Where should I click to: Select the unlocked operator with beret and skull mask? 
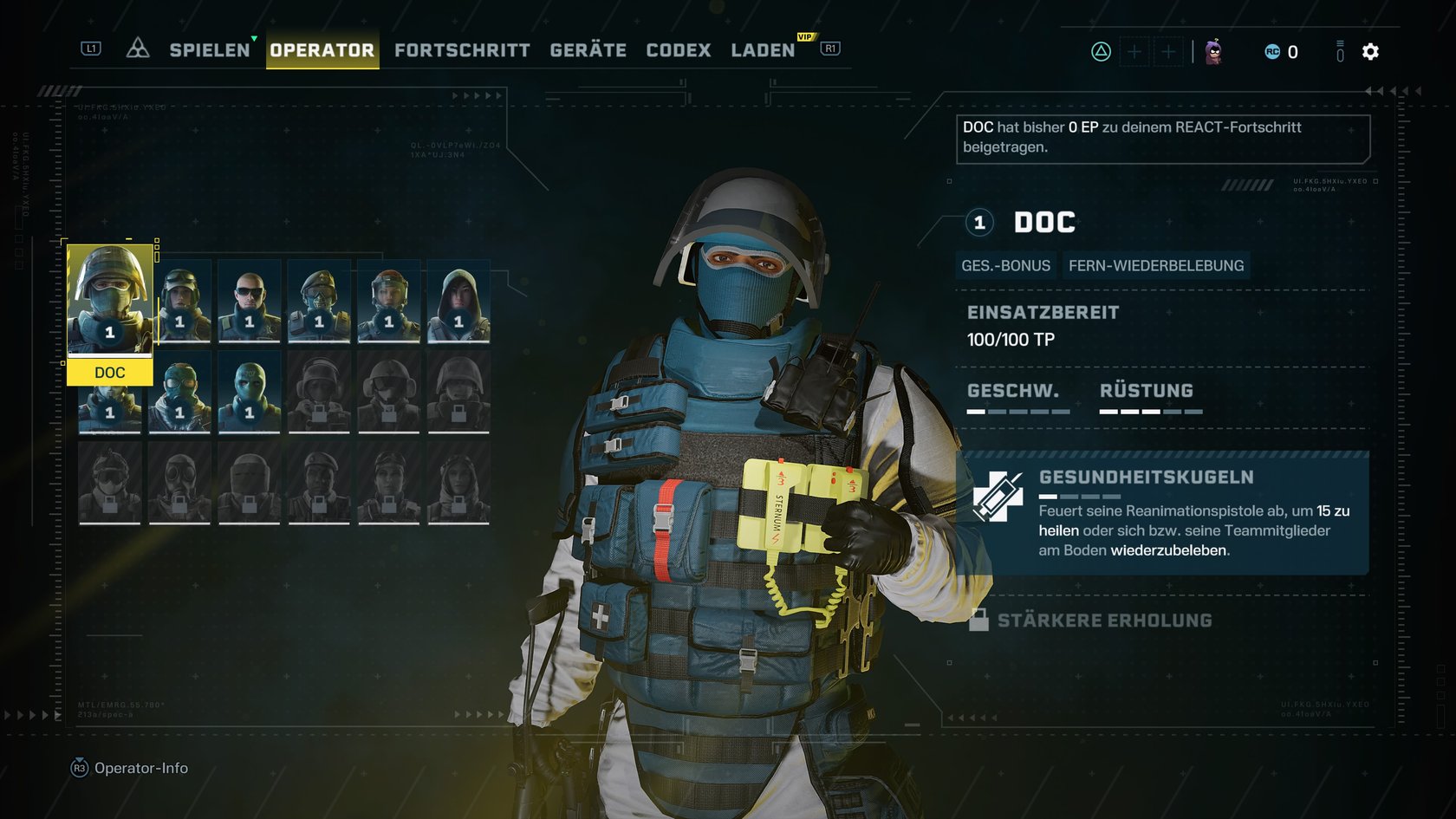tap(319, 301)
